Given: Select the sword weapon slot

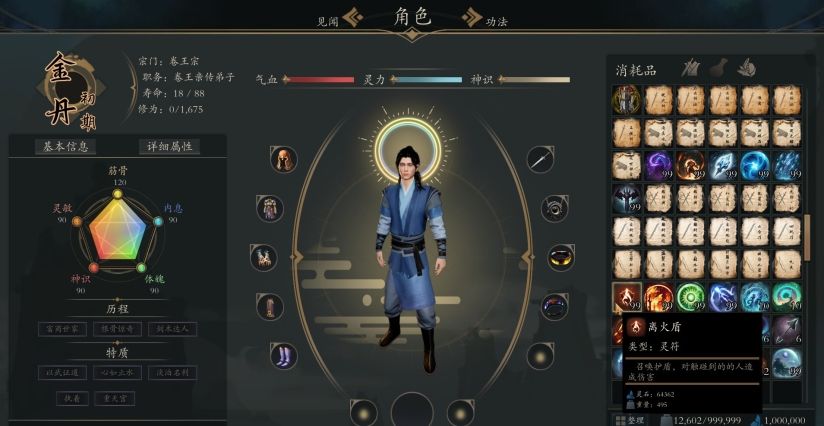Looking at the screenshot, I should click(541, 160).
